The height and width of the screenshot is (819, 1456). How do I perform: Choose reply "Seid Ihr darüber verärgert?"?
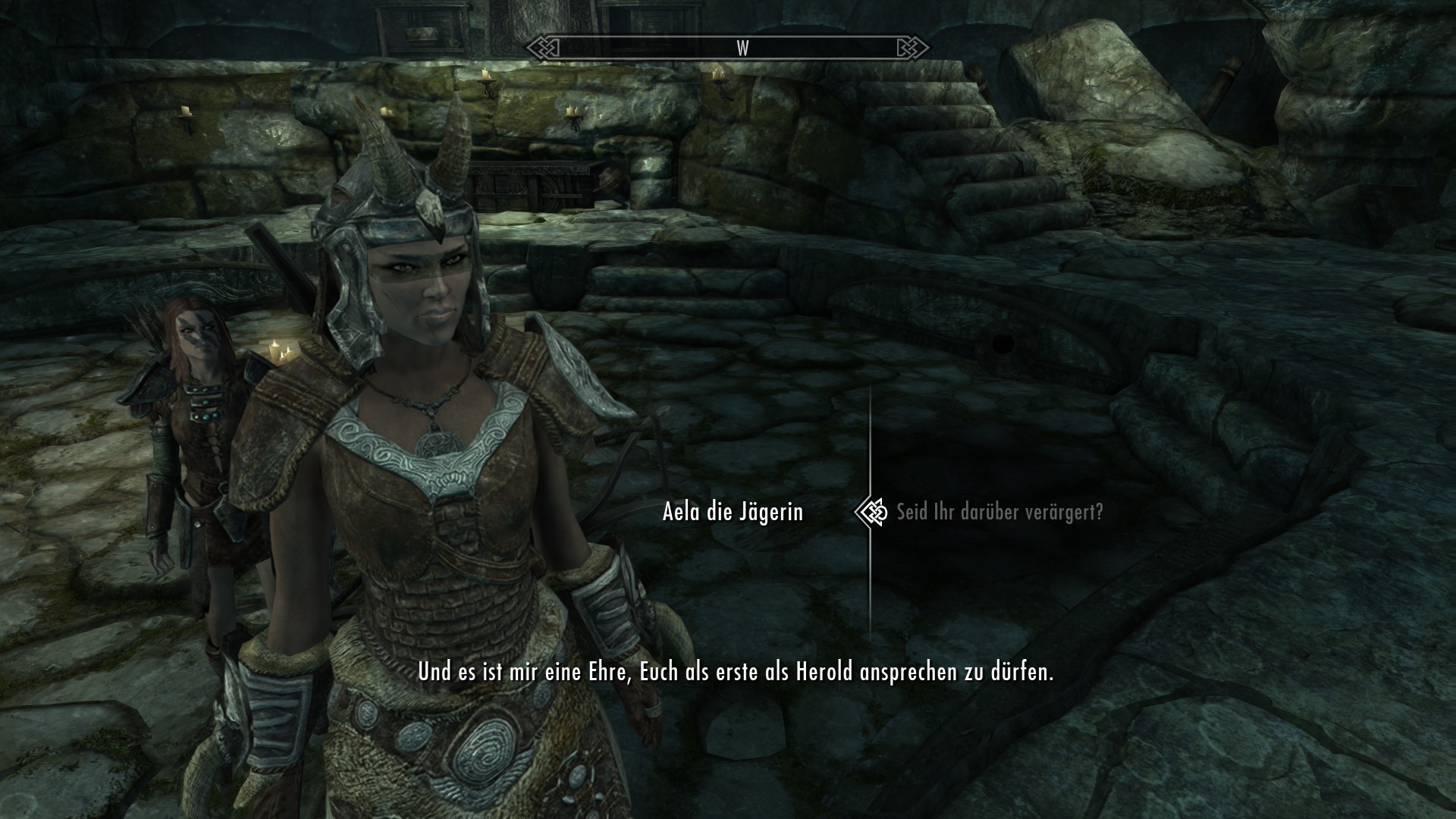coord(999,513)
